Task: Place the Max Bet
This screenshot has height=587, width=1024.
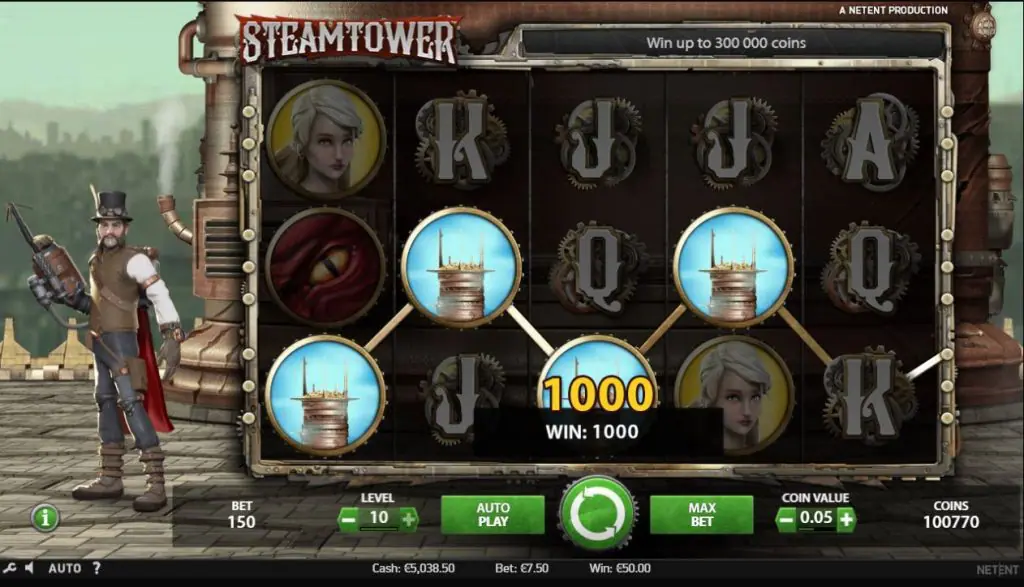Action: (701, 514)
